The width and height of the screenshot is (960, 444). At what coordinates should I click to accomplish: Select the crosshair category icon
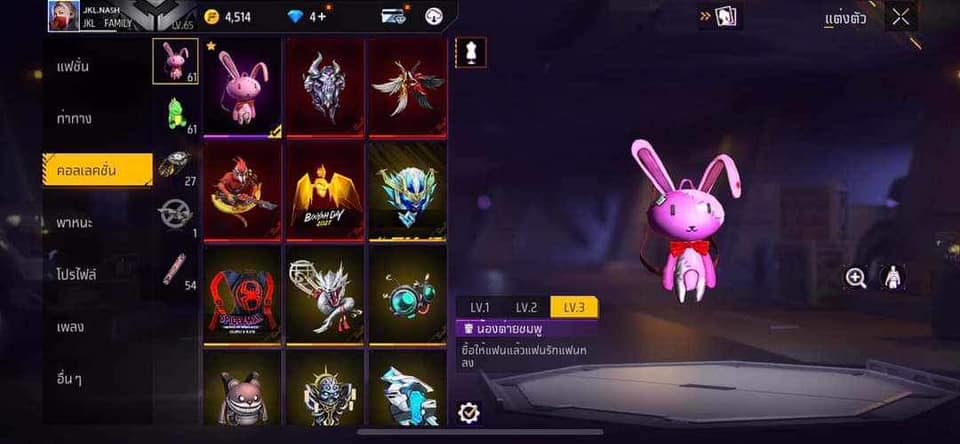[x=175, y=213]
